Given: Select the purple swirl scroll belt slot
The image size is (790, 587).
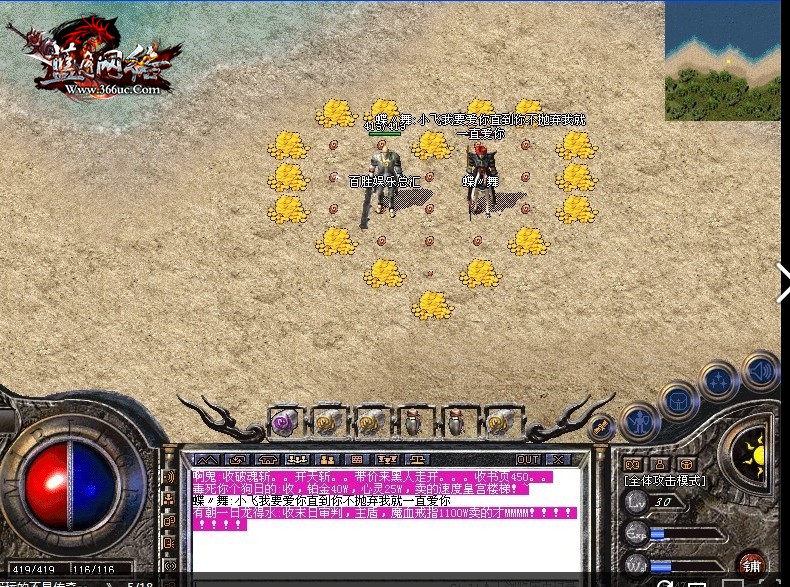Looking at the screenshot, I should (x=283, y=422).
